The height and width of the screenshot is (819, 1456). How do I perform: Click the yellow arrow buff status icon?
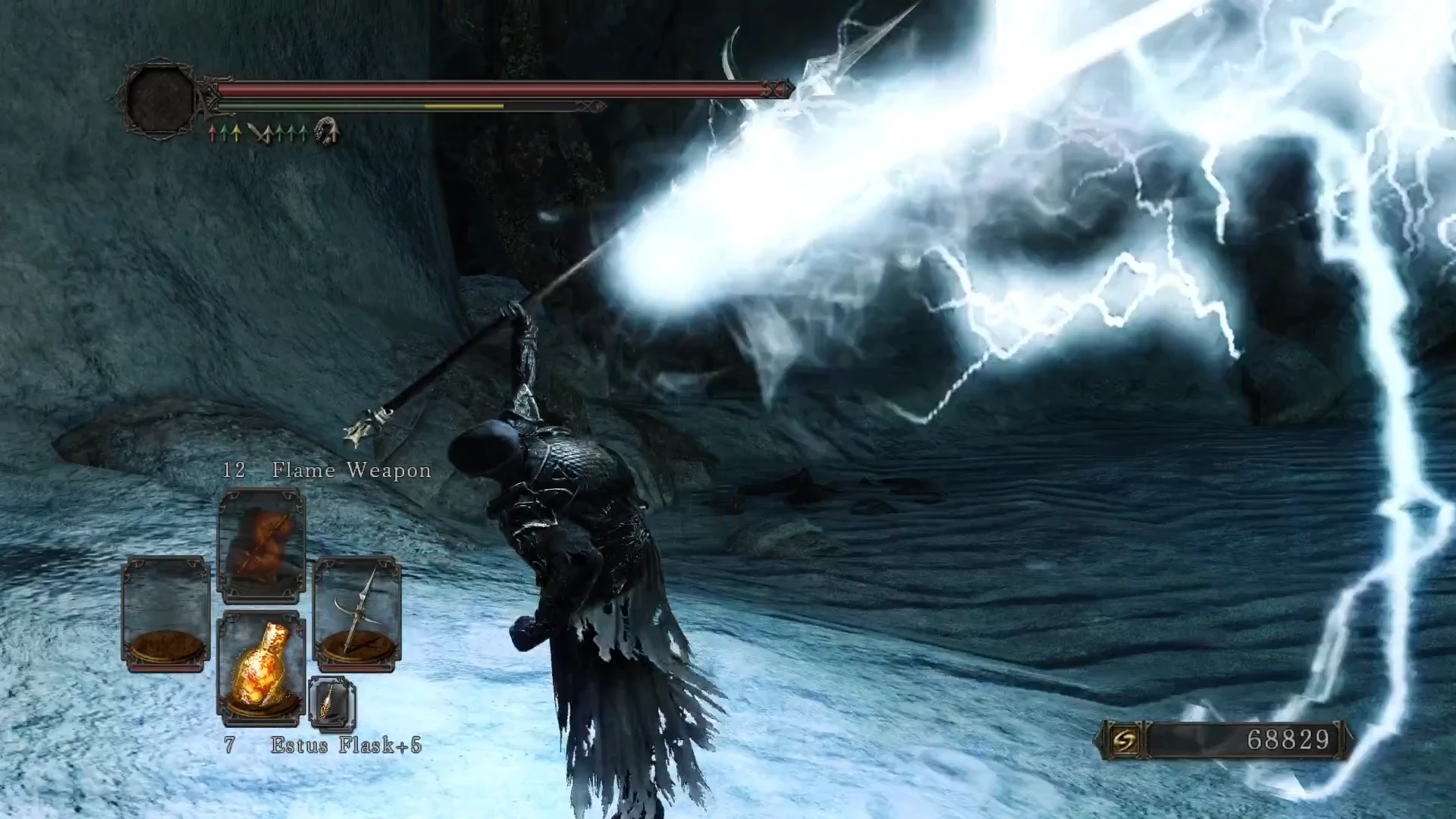pyautogui.click(x=237, y=134)
